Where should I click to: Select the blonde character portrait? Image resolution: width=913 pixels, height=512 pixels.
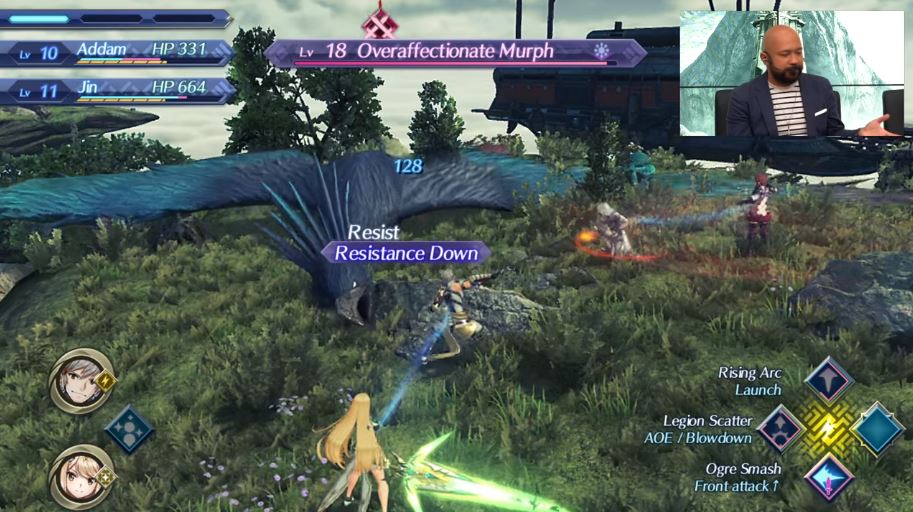80,475
